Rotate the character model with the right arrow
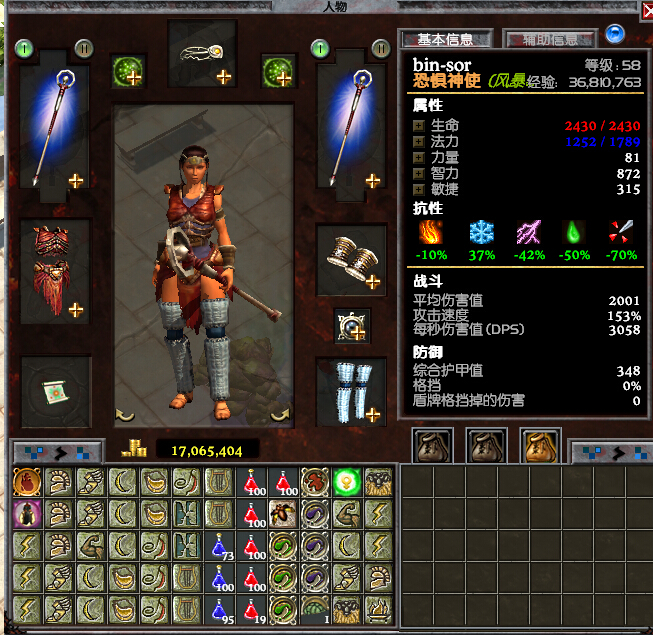653x635 pixels. click(281, 413)
